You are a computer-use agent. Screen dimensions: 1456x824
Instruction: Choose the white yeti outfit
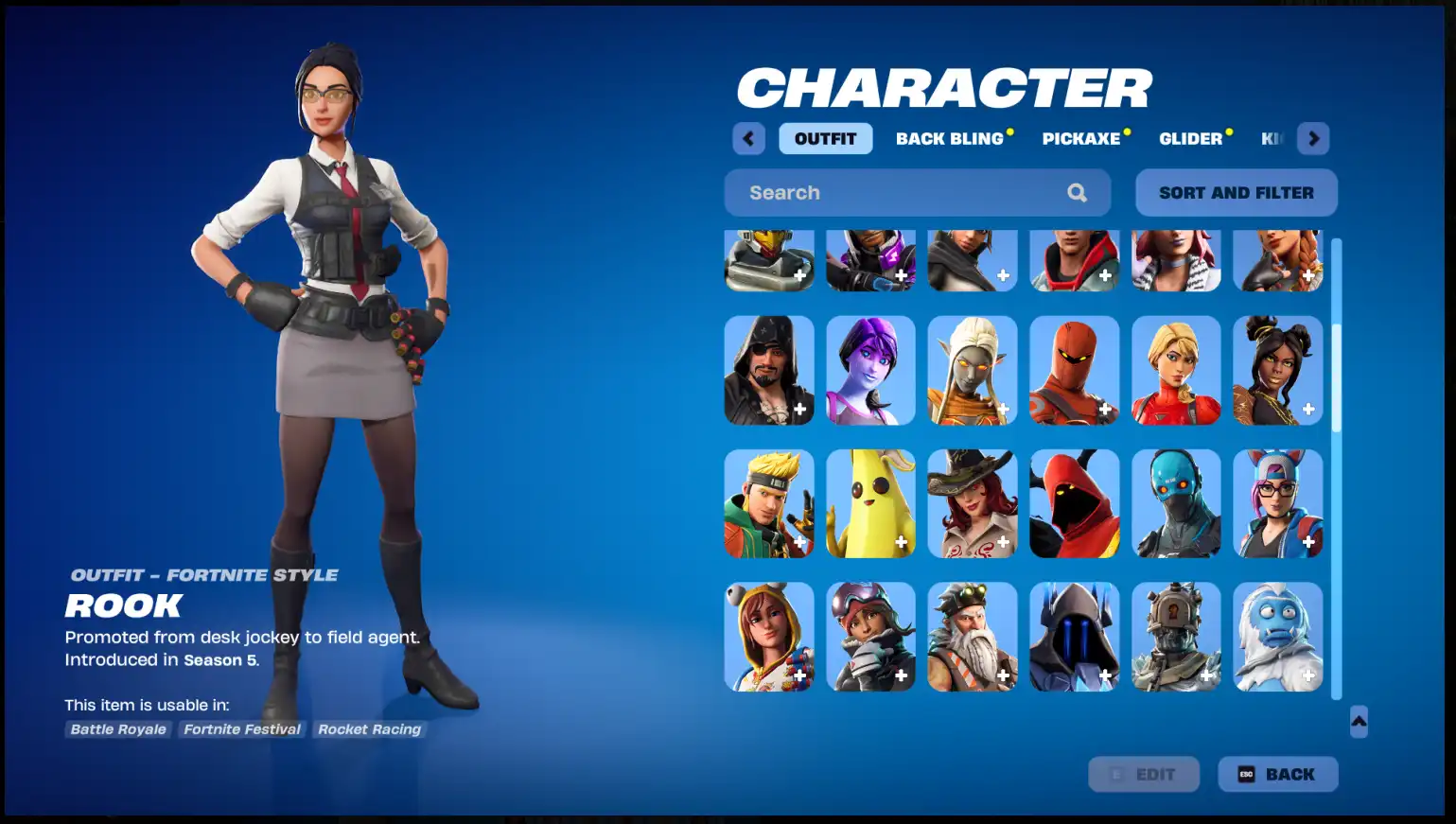[x=1277, y=637]
